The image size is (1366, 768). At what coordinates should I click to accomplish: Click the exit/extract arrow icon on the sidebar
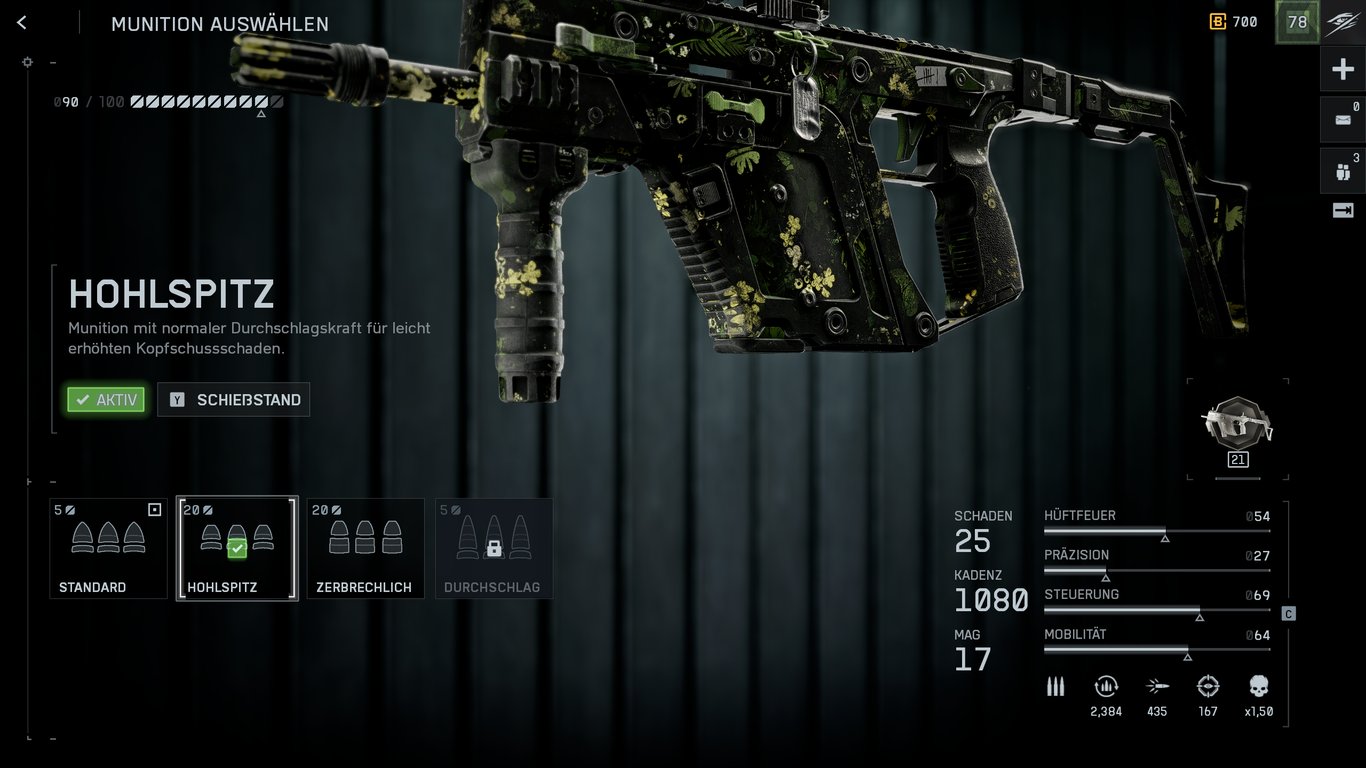click(1341, 211)
